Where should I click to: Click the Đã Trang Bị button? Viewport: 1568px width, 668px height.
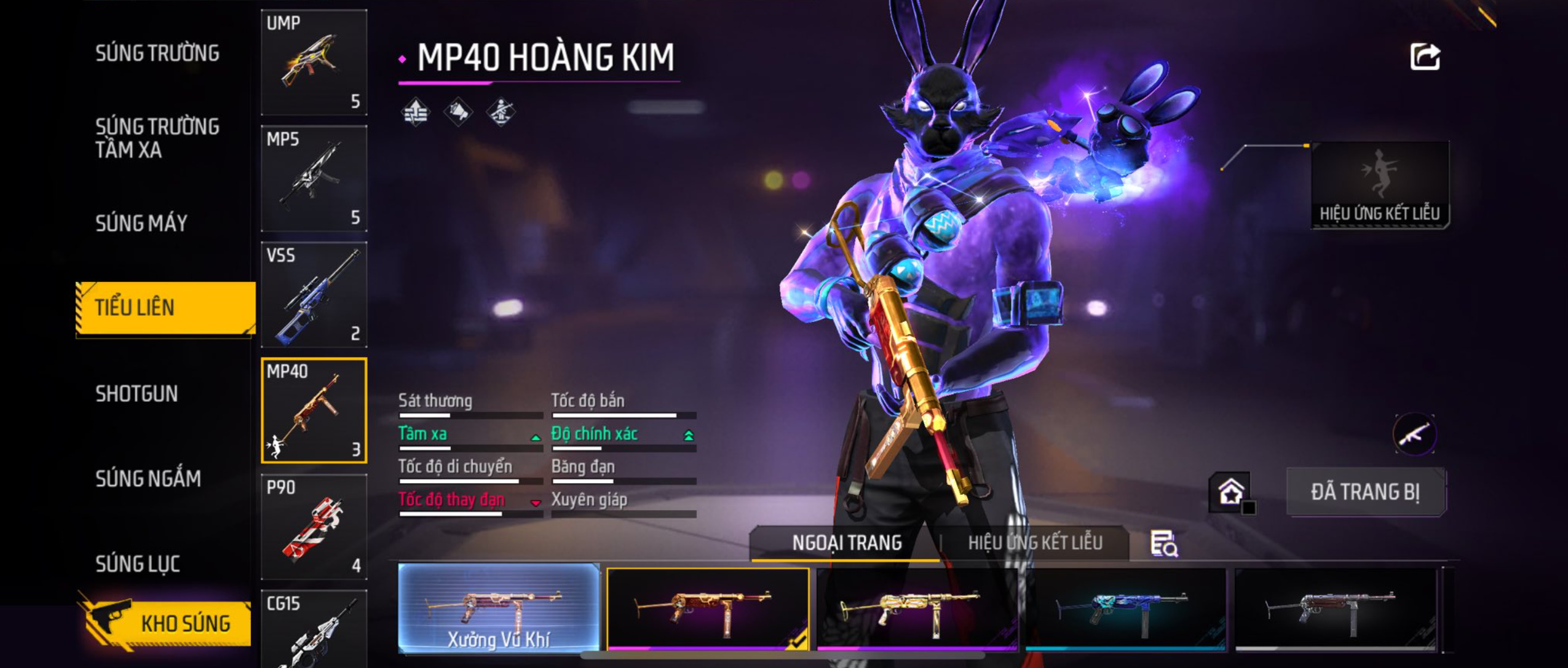tap(1366, 492)
